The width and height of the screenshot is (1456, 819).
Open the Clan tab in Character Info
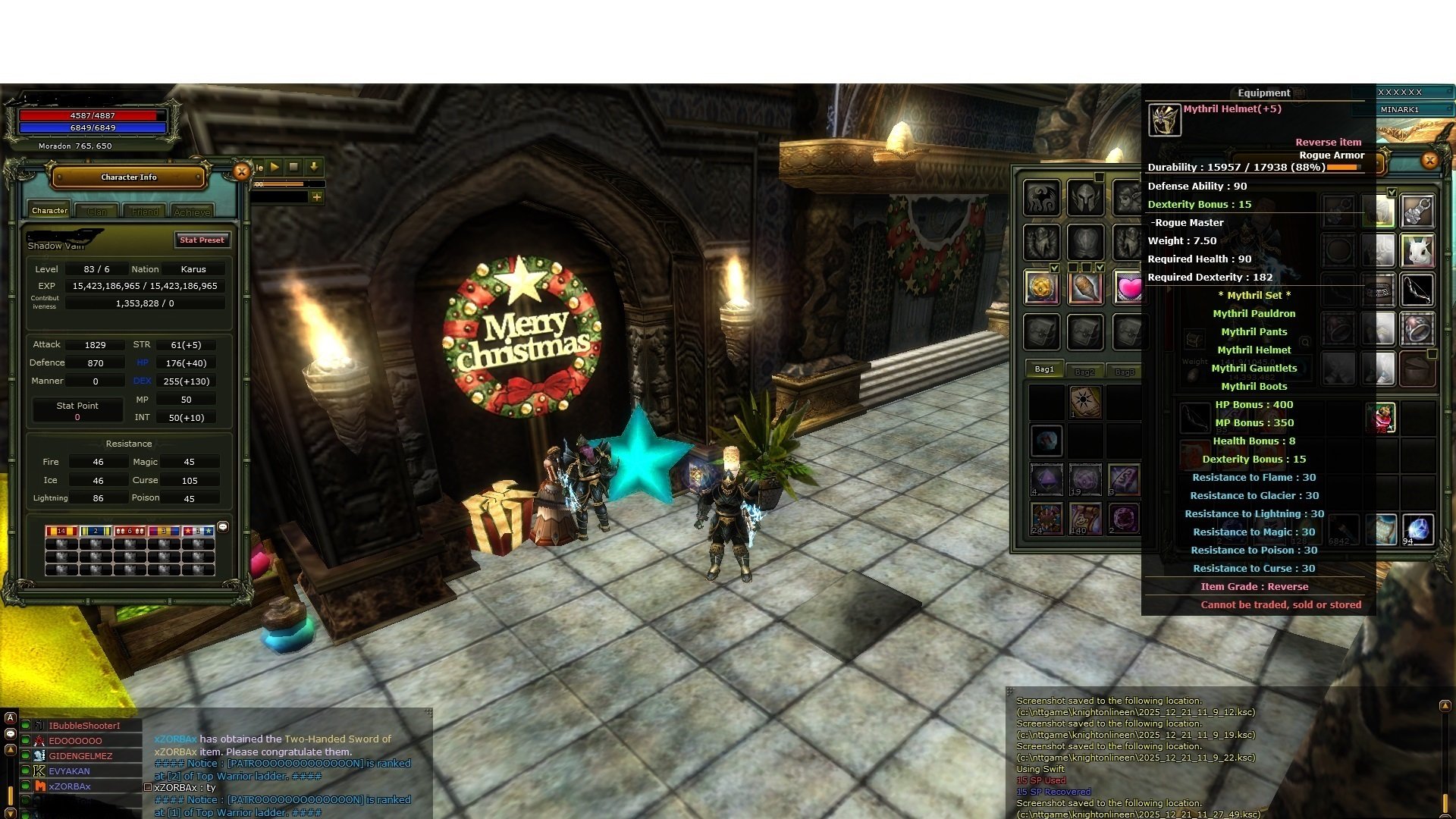coord(97,212)
